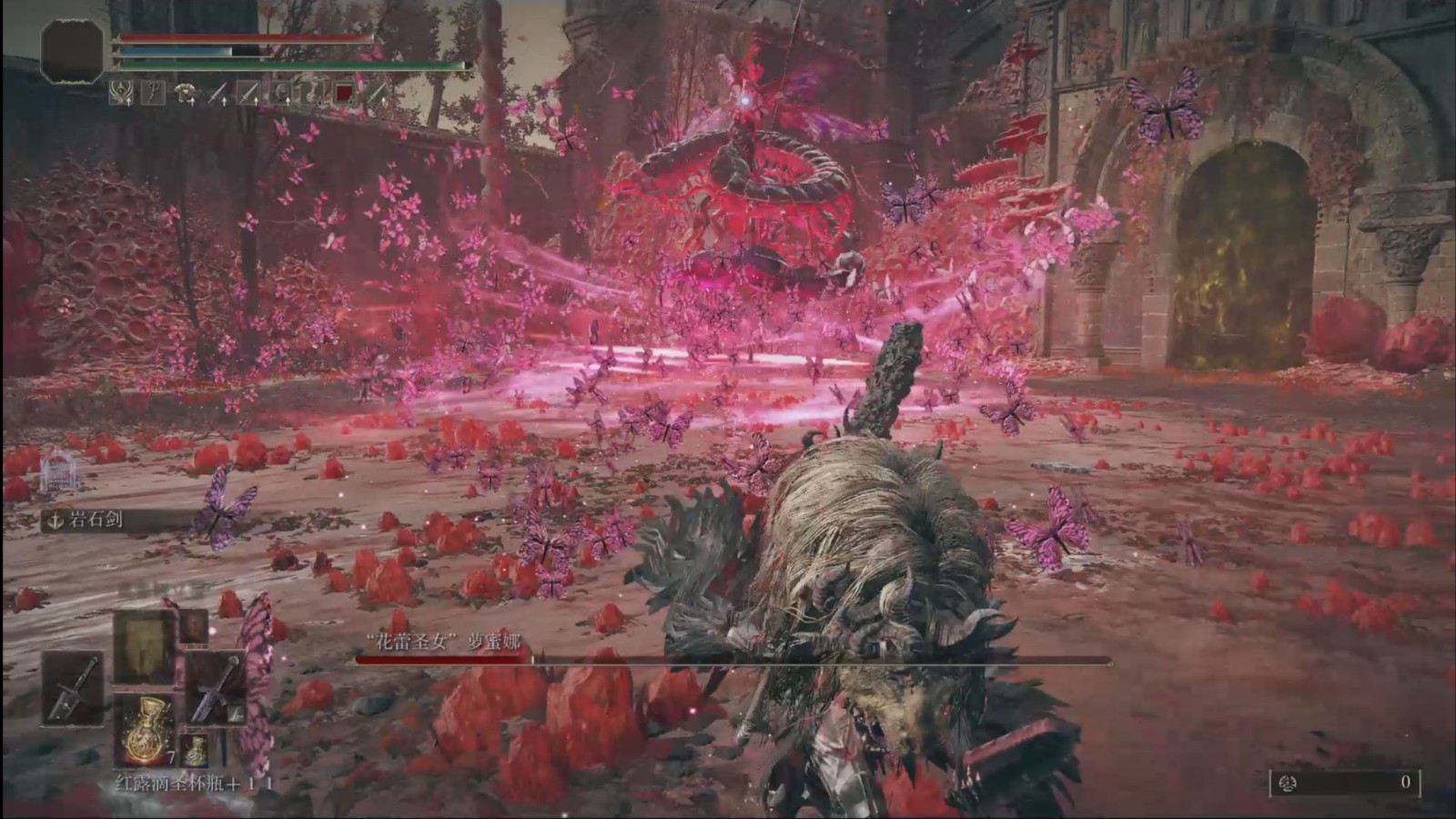Select the Flask of Crimson Tears quick item

click(145, 729)
